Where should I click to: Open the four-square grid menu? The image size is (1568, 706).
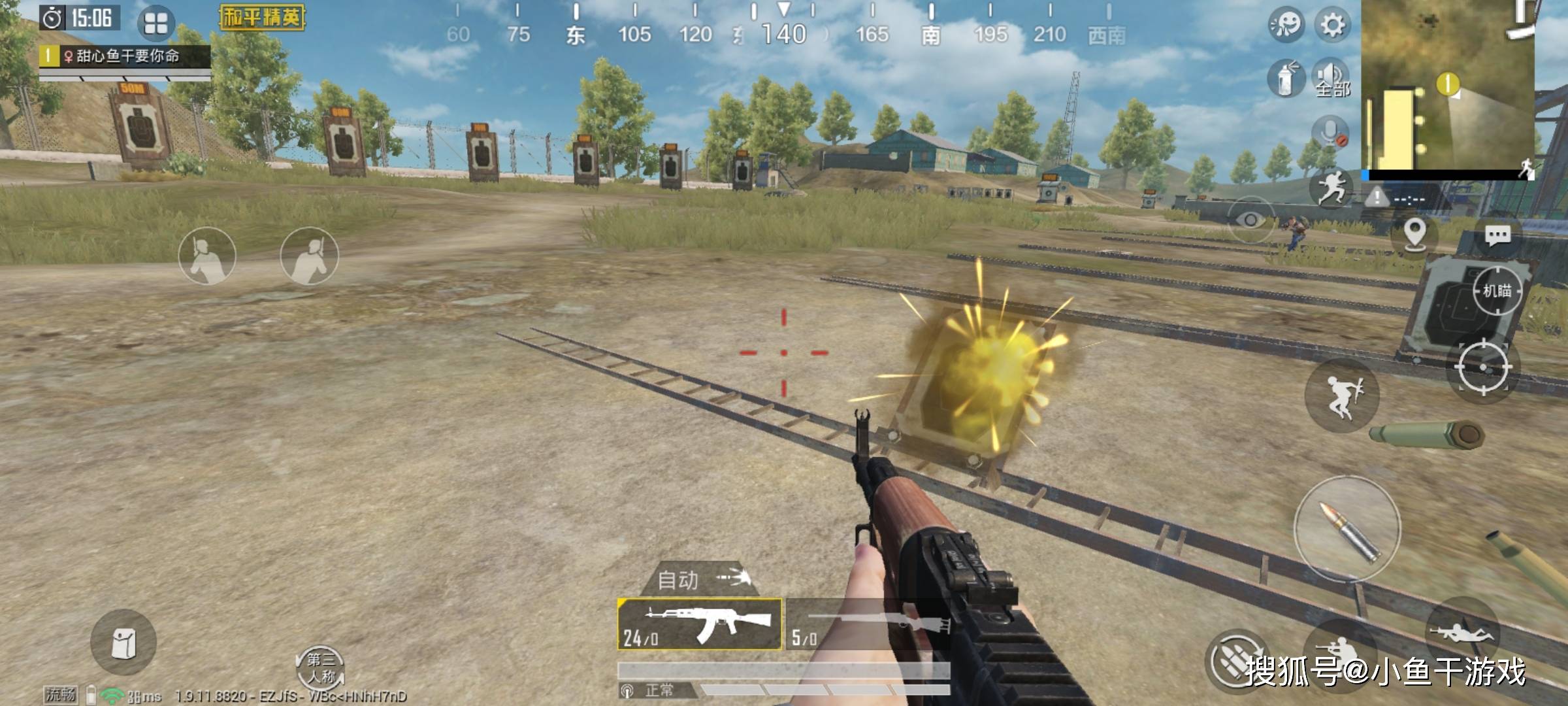(x=155, y=24)
